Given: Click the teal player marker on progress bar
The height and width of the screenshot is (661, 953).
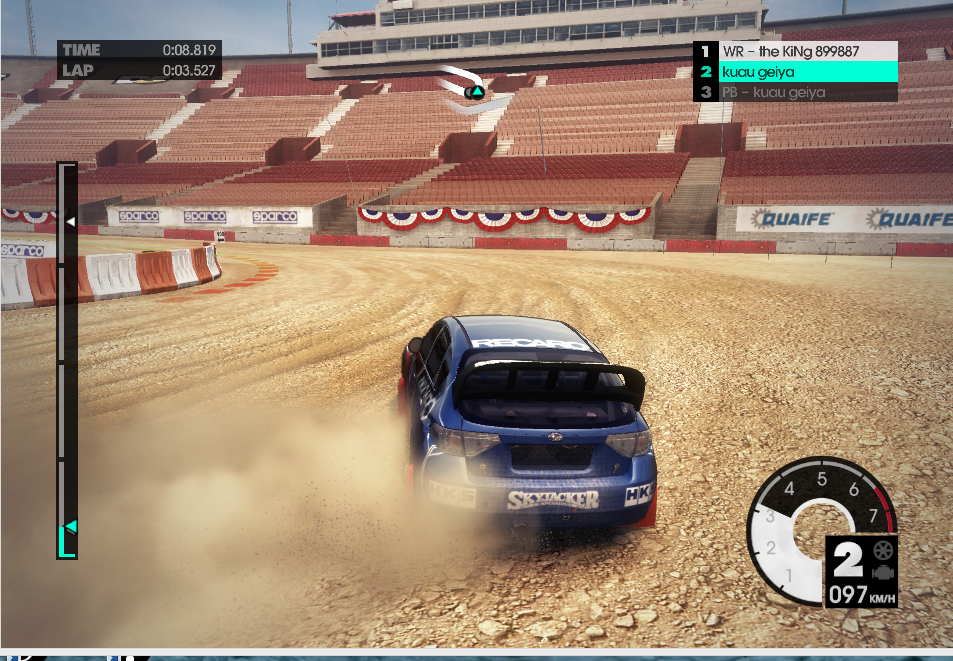Looking at the screenshot, I should click(x=70, y=526).
